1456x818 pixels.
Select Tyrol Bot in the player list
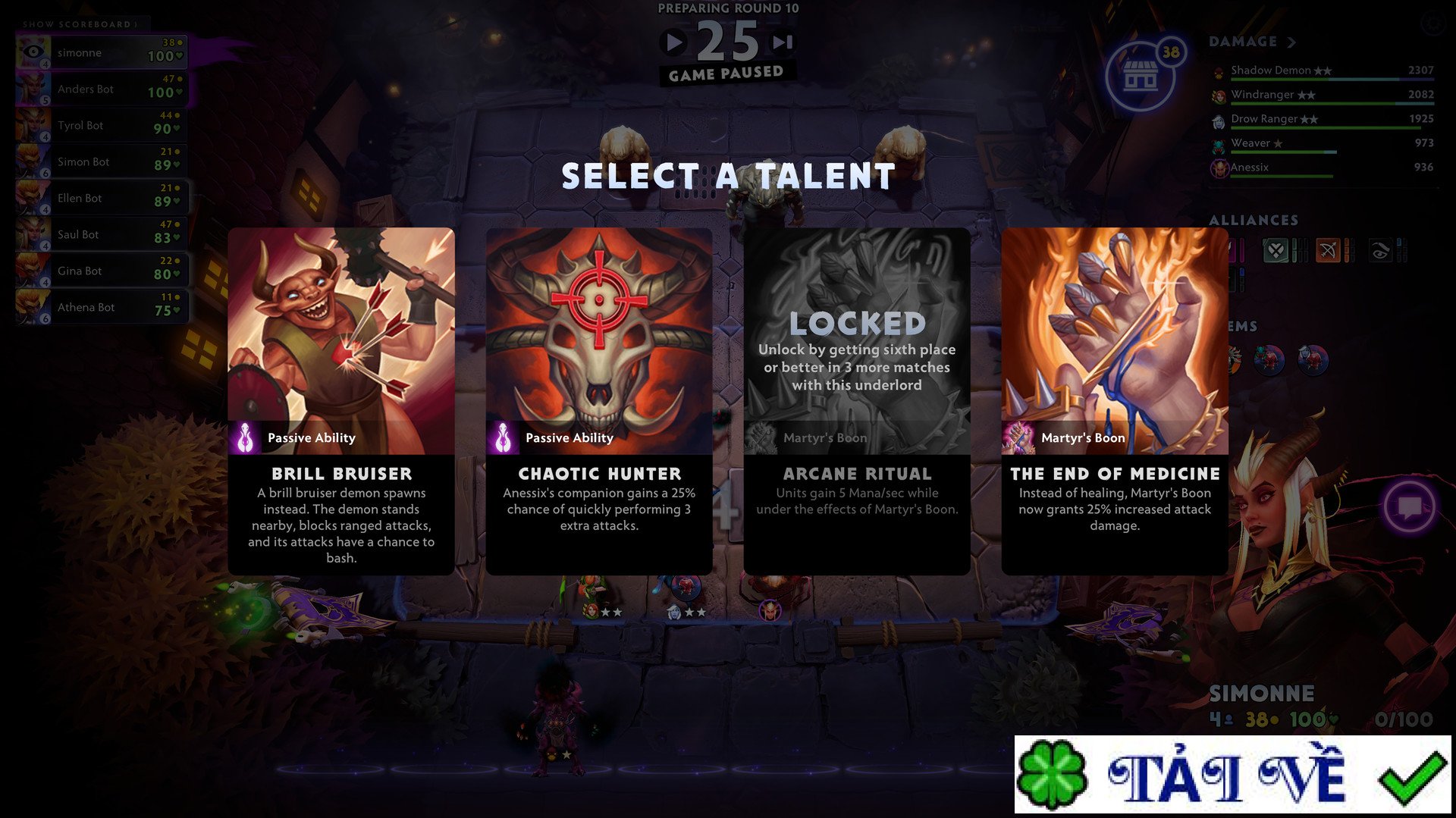[x=101, y=126]
